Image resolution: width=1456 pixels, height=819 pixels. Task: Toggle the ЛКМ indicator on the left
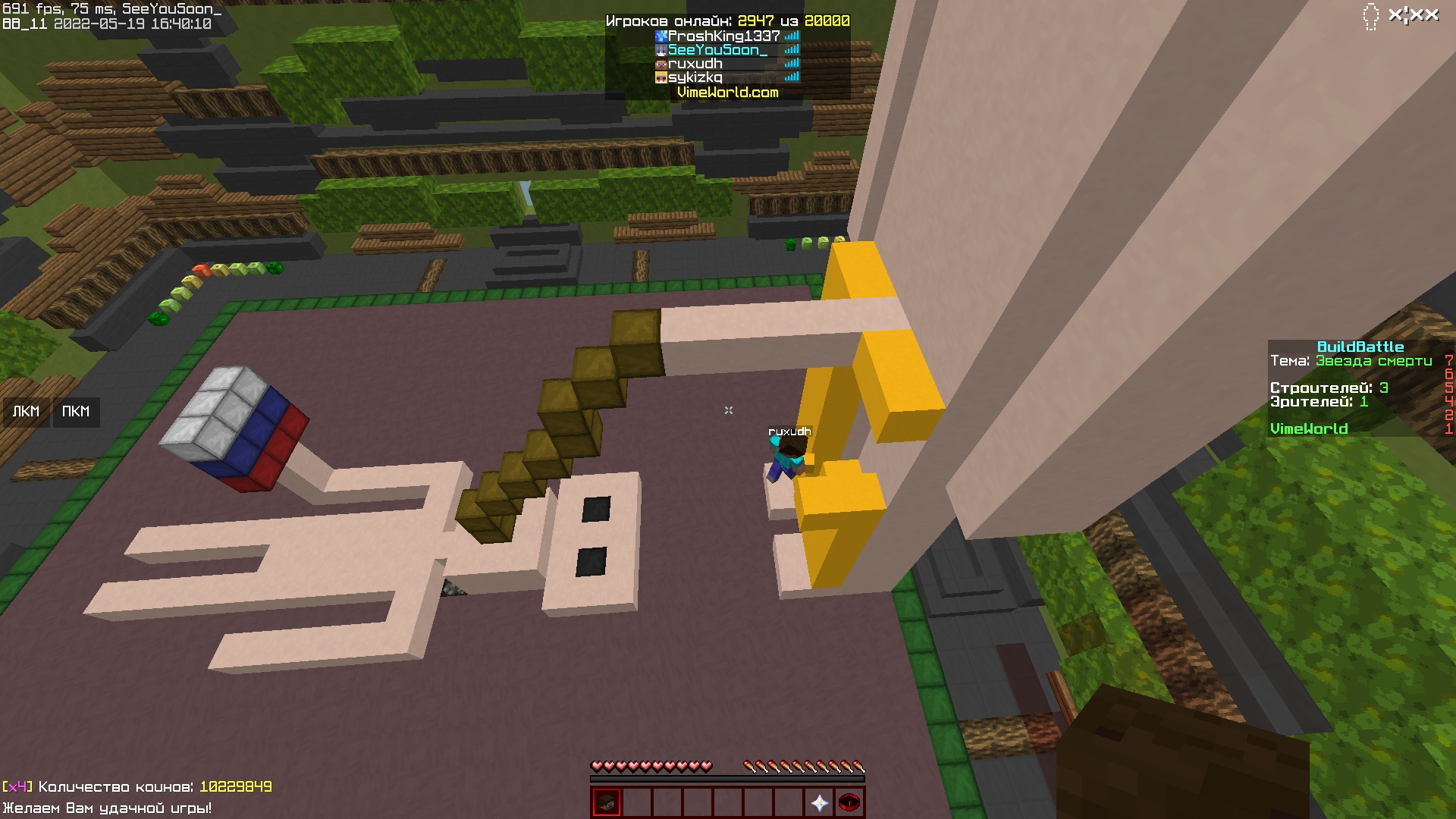tap(26, 412)
